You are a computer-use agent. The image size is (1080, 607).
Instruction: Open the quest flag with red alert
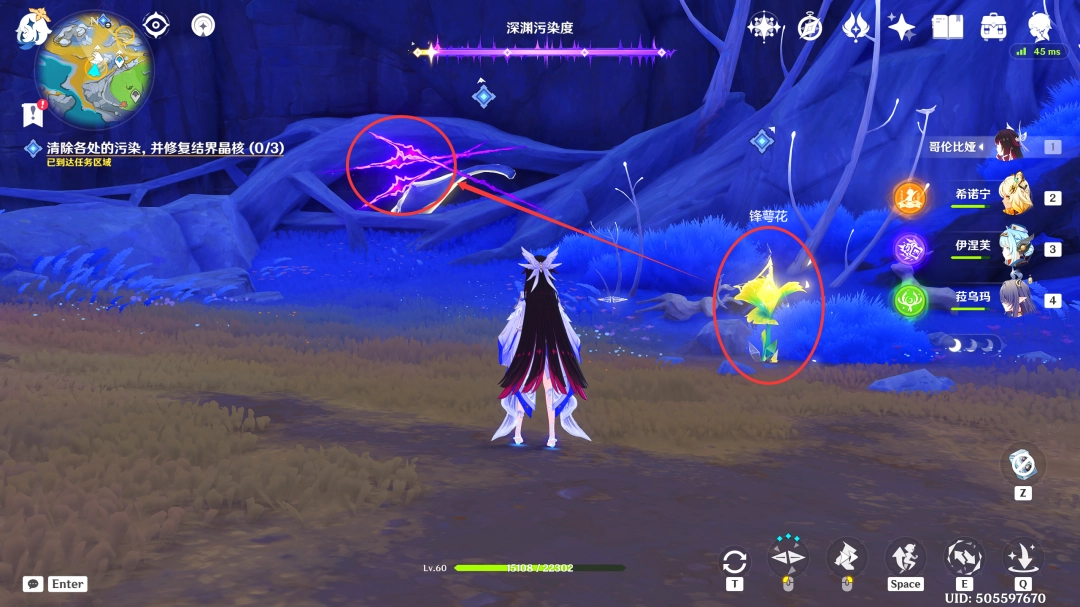(x=34, y=113)
